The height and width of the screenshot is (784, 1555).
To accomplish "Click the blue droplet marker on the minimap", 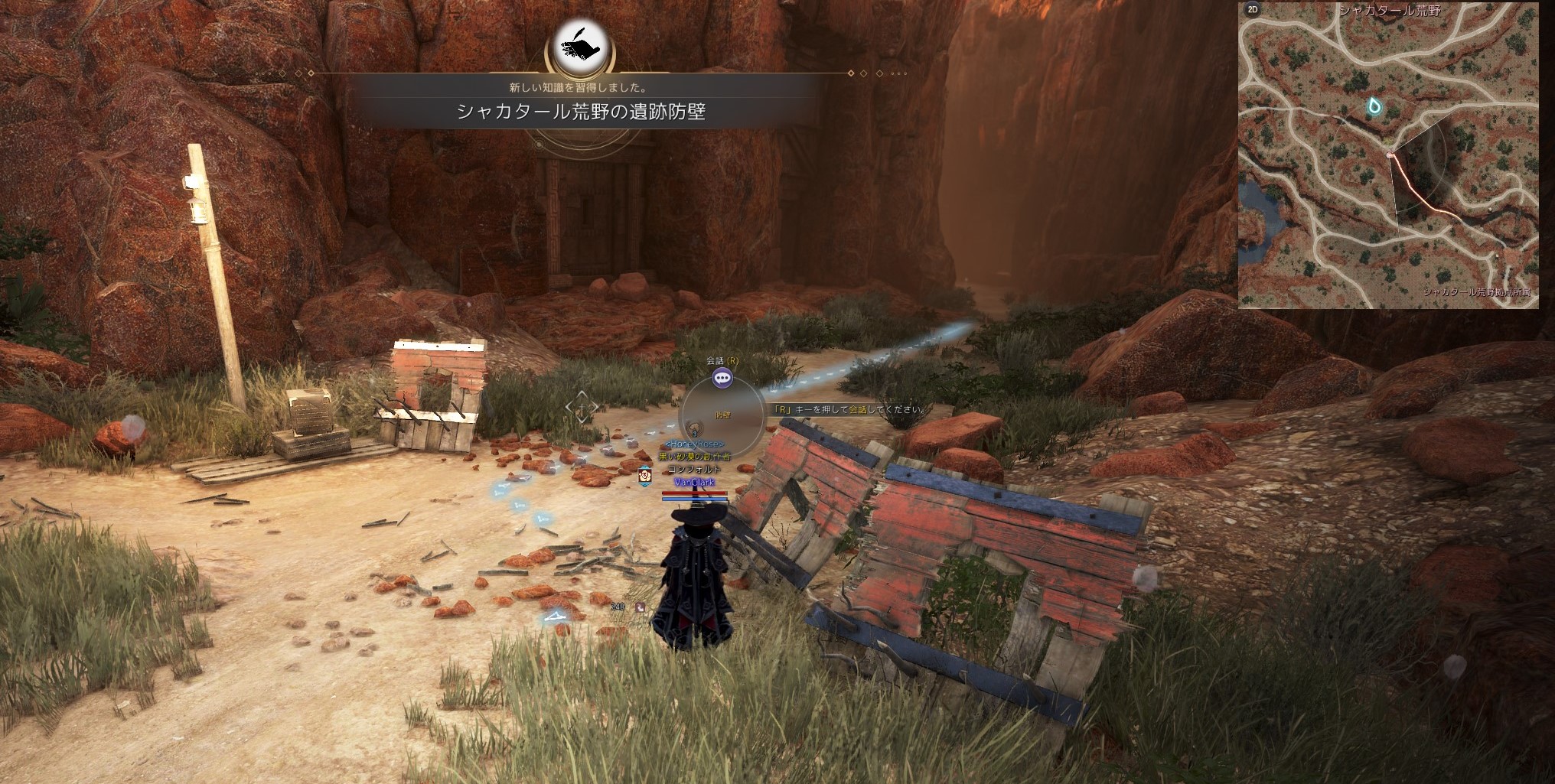I will pyautogui.click(x=1374, y=106).
